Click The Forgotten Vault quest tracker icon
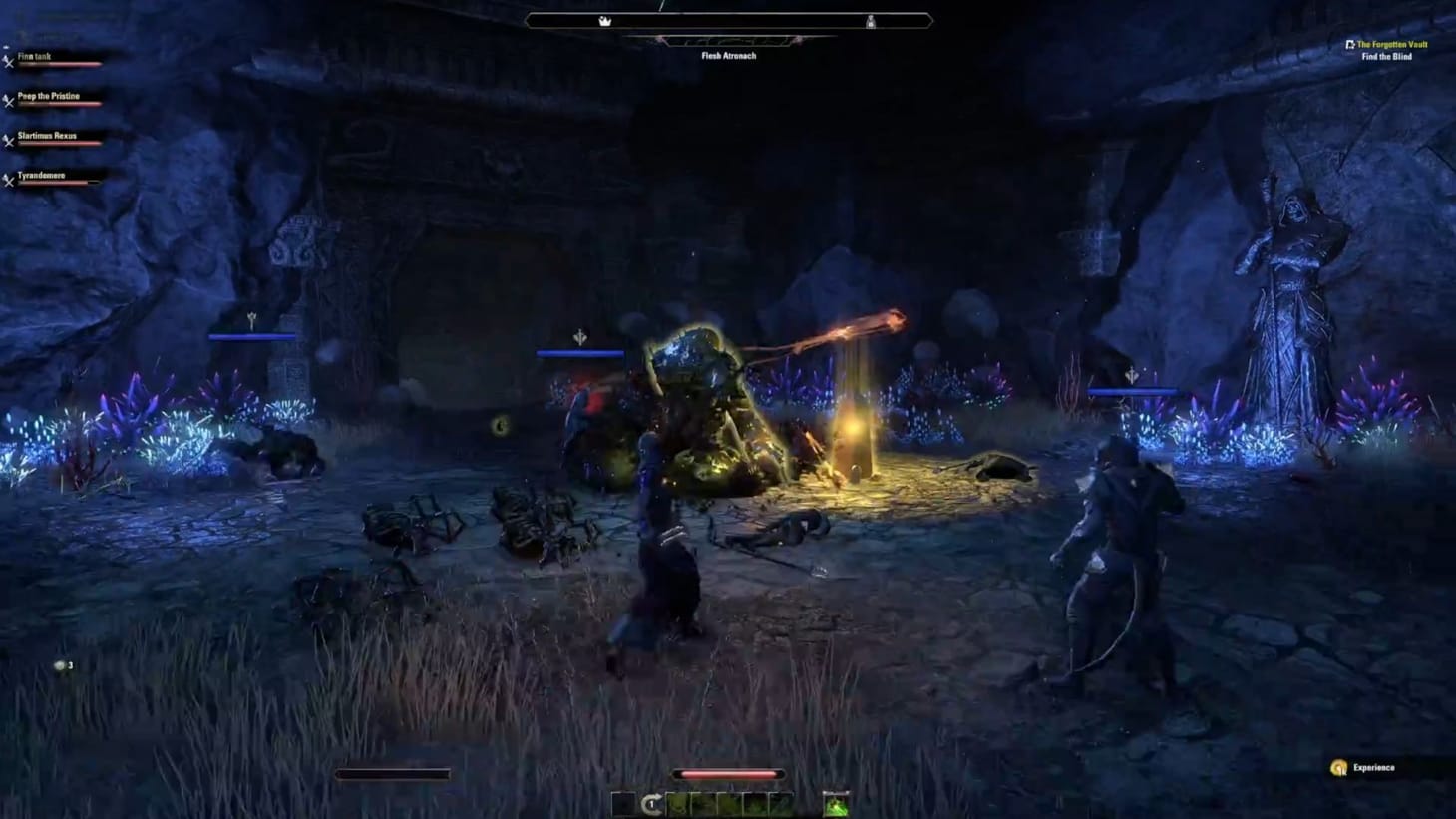The image size is (1456, 819). tap(1348, 44)
